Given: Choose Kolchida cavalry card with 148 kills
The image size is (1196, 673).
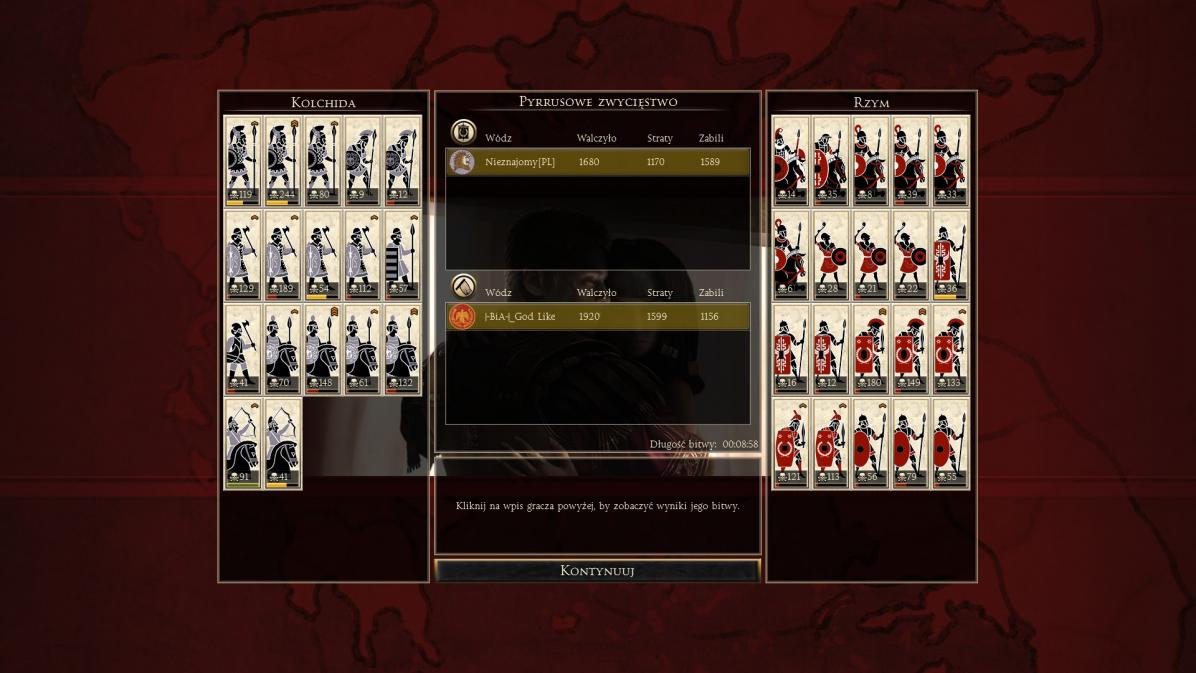Looking at the screenshot, I should pos(322,349).
